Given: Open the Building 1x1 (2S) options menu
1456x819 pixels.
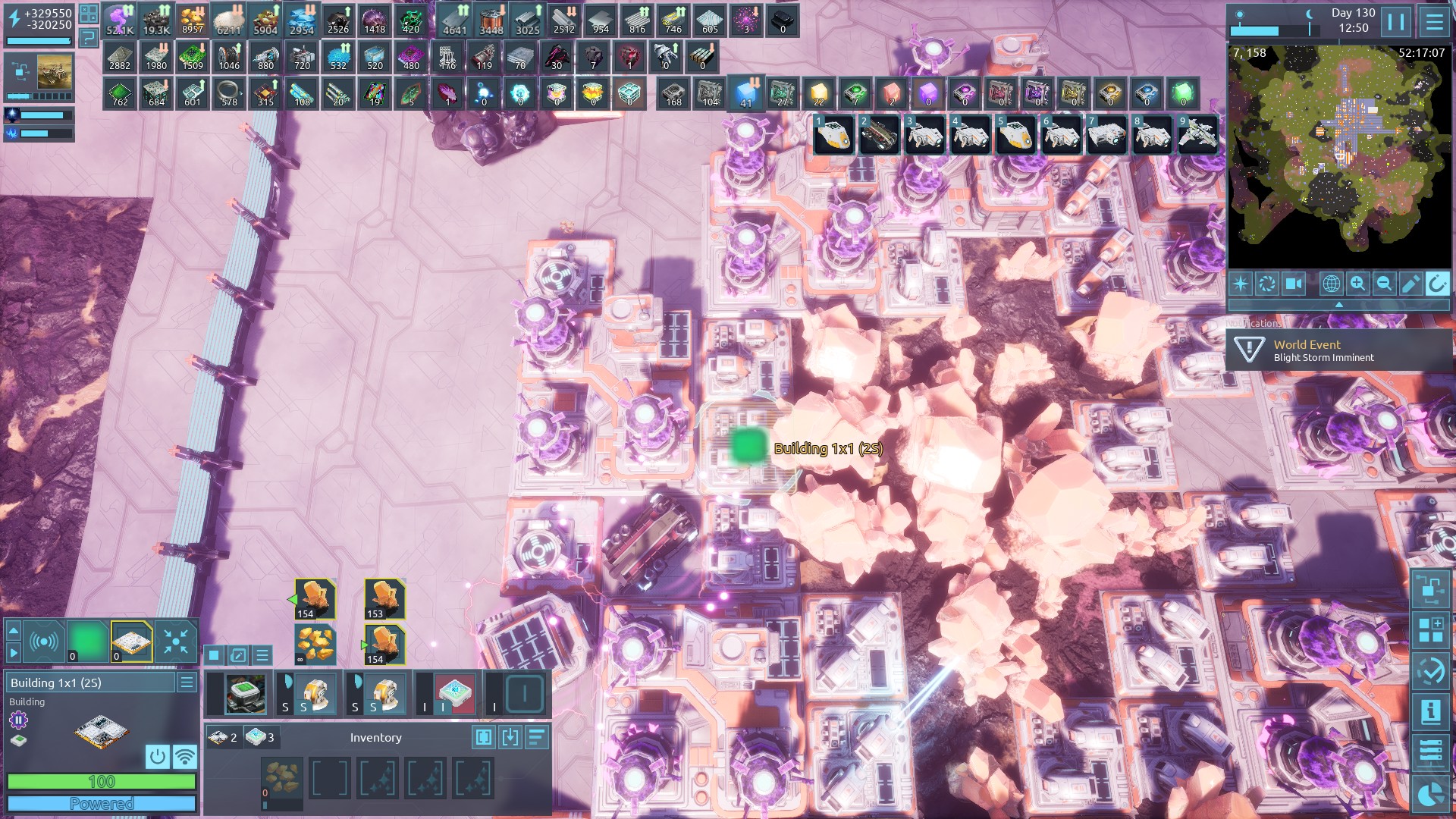Looking at the screenshot, I should pos(187,682).
